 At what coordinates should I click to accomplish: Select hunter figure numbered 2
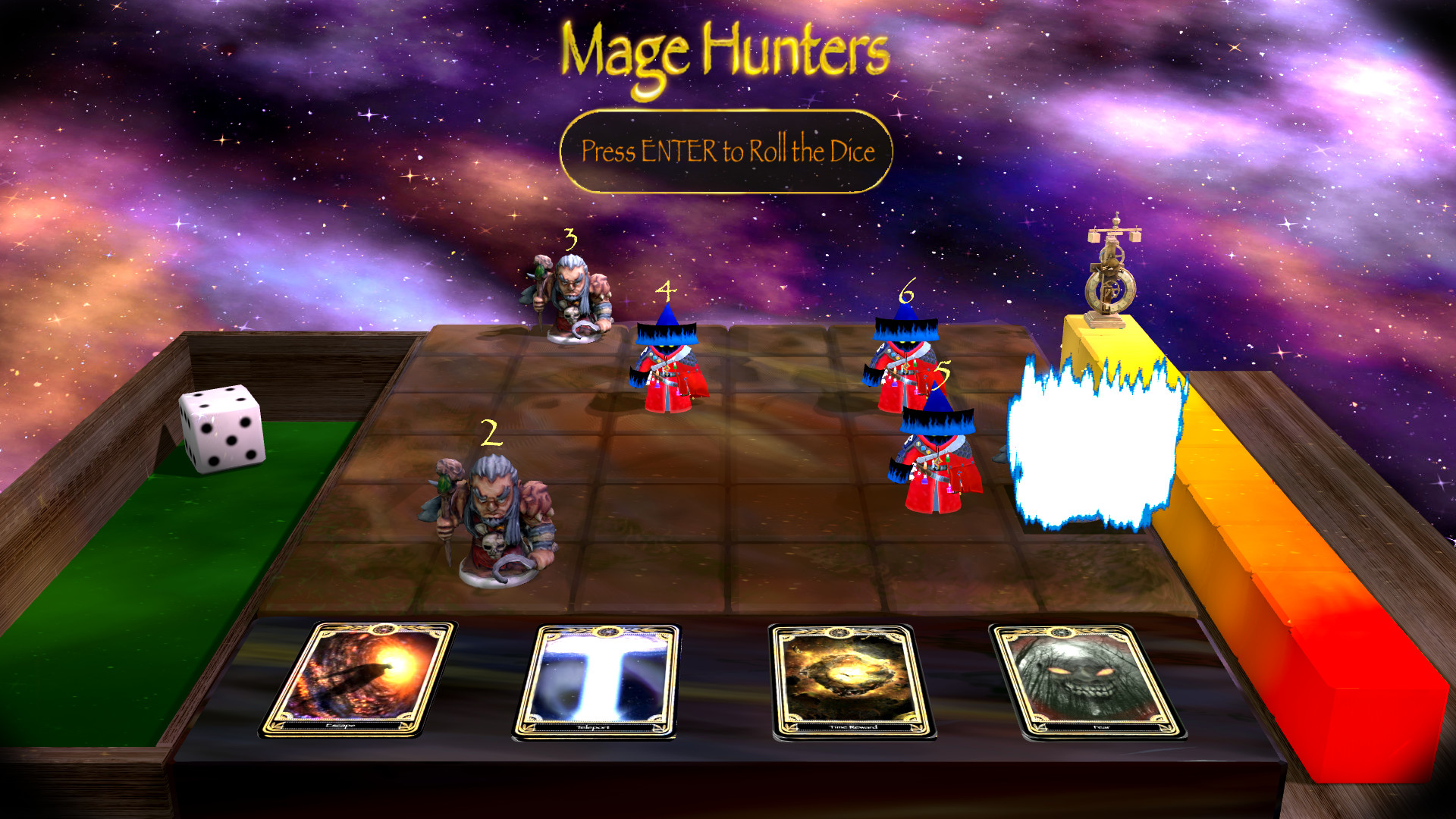[493, 523]
